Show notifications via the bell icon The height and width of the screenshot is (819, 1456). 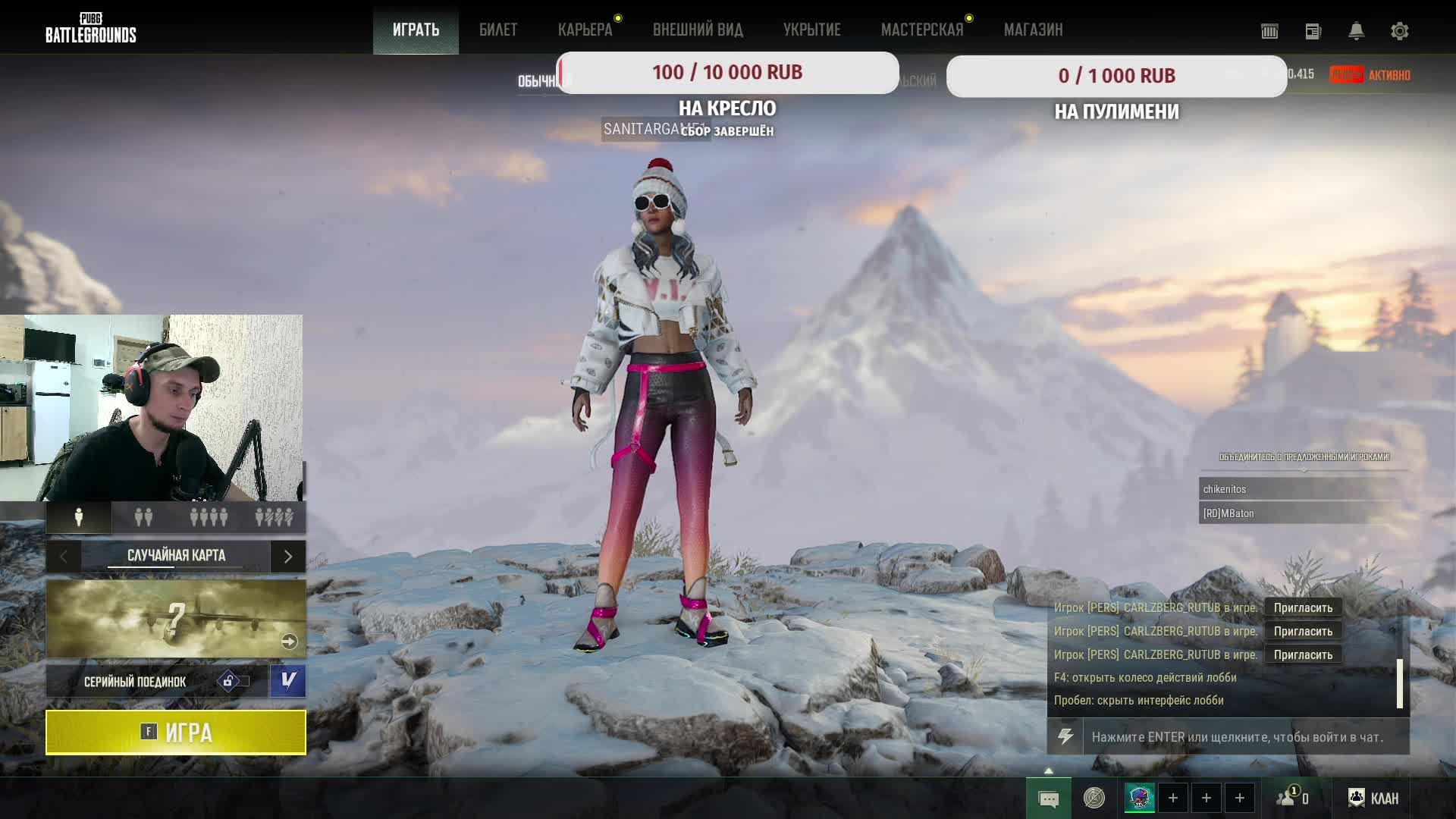1356,31
